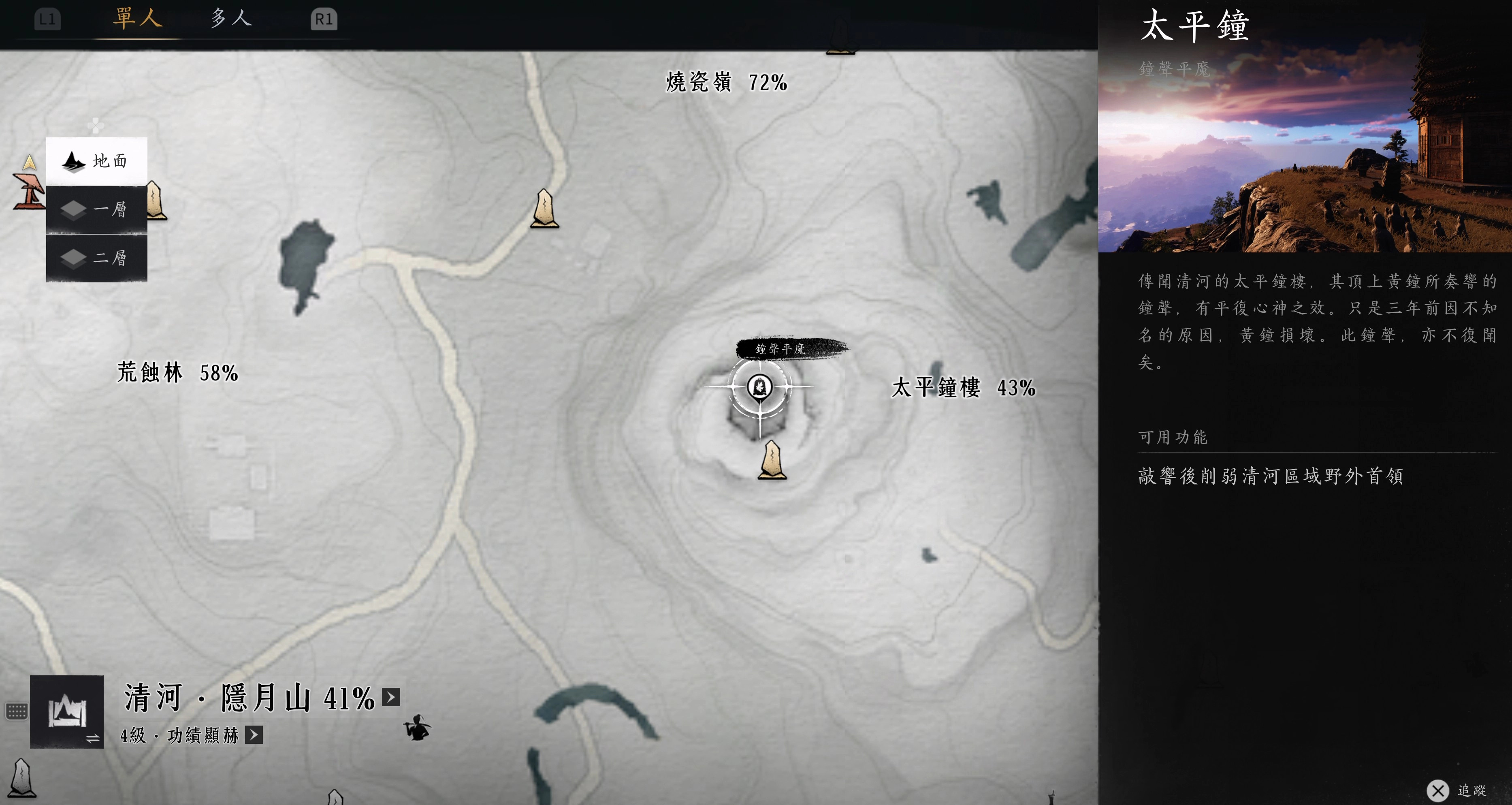The height and width of the screenshot is (805, 1512).
Task: Select the 地面 map layer
Action: (97, 161)
